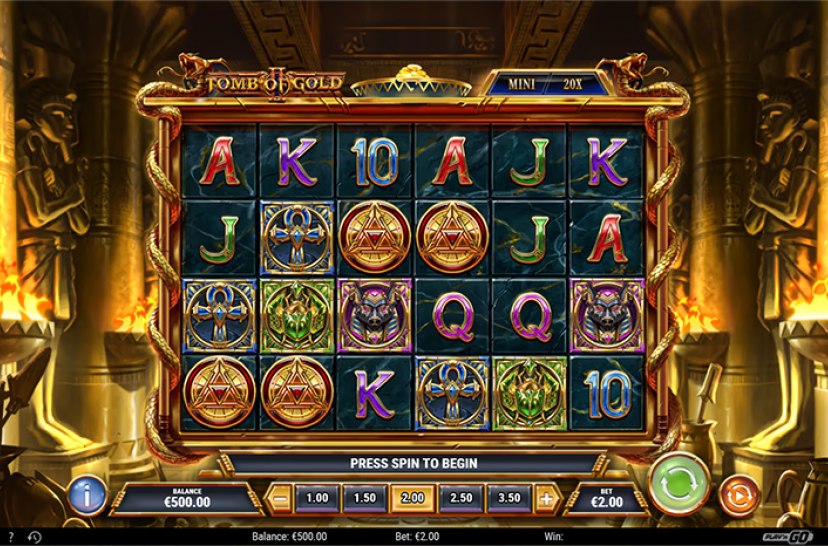Viewport: 828px width, 546px height.
Task: Select the 1.00 bet value
Action: (x=316, y=497)
